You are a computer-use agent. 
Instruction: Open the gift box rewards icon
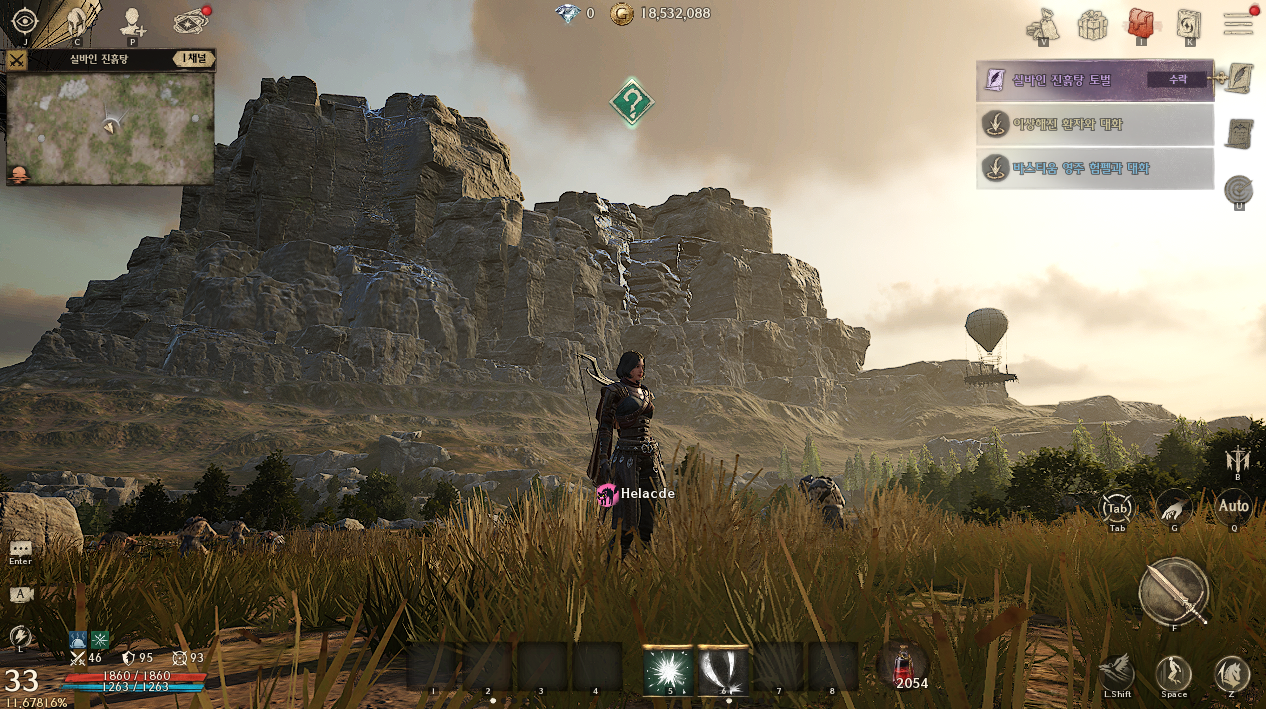point(1092,24)
